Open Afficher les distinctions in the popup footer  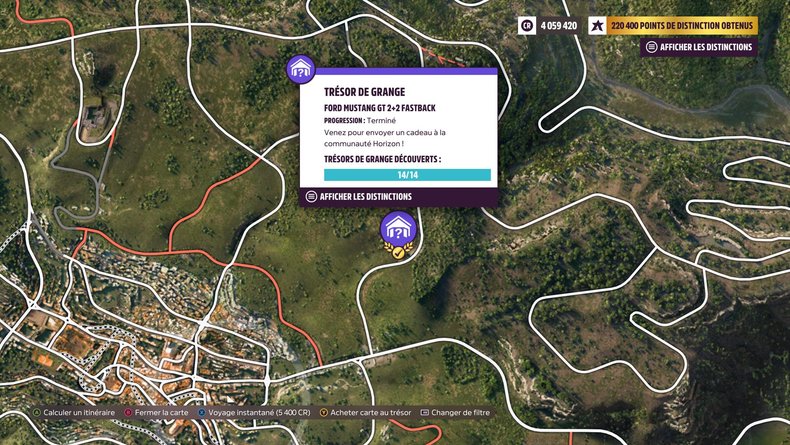click(359, 197)
